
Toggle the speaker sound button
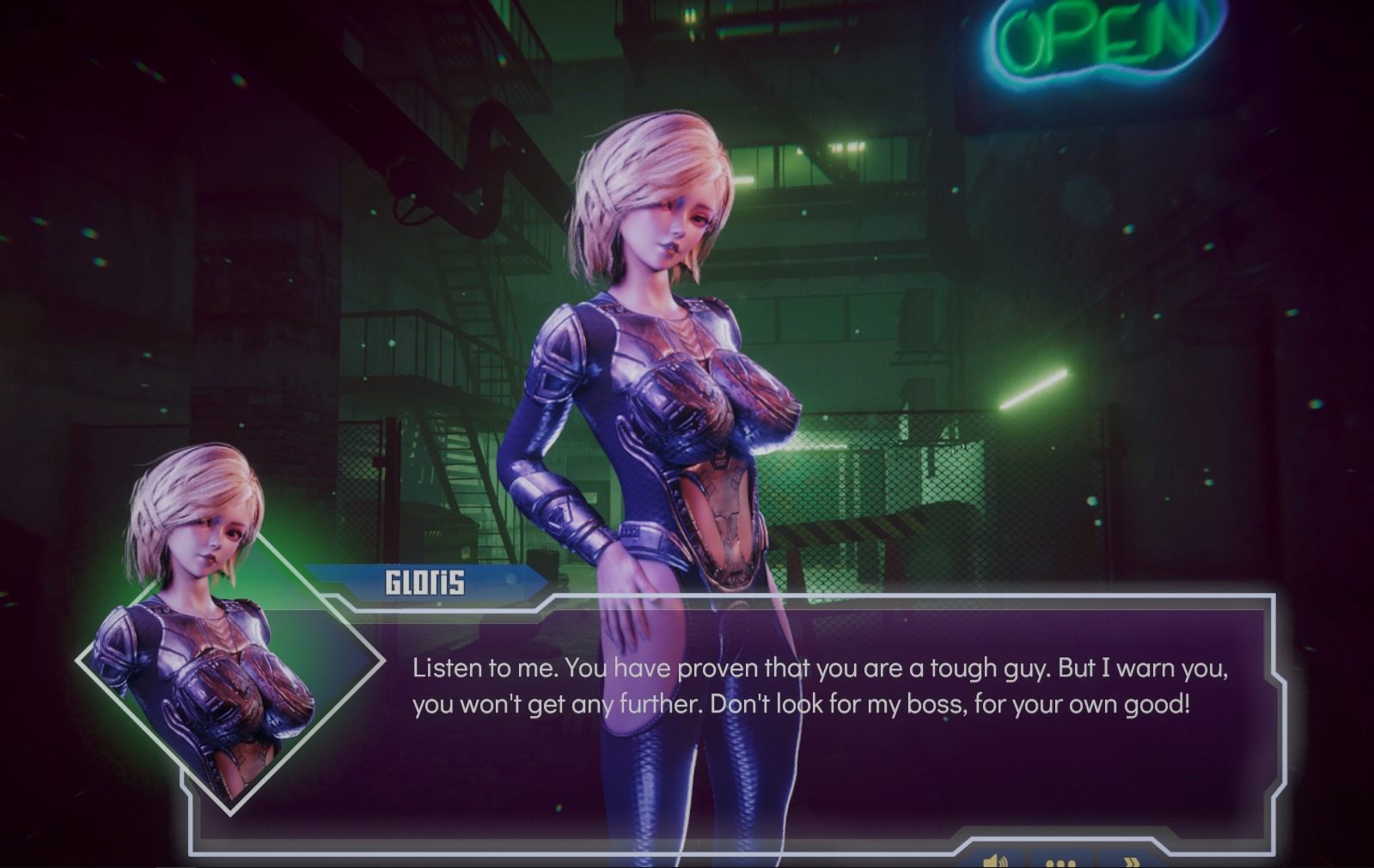(996, 860)
